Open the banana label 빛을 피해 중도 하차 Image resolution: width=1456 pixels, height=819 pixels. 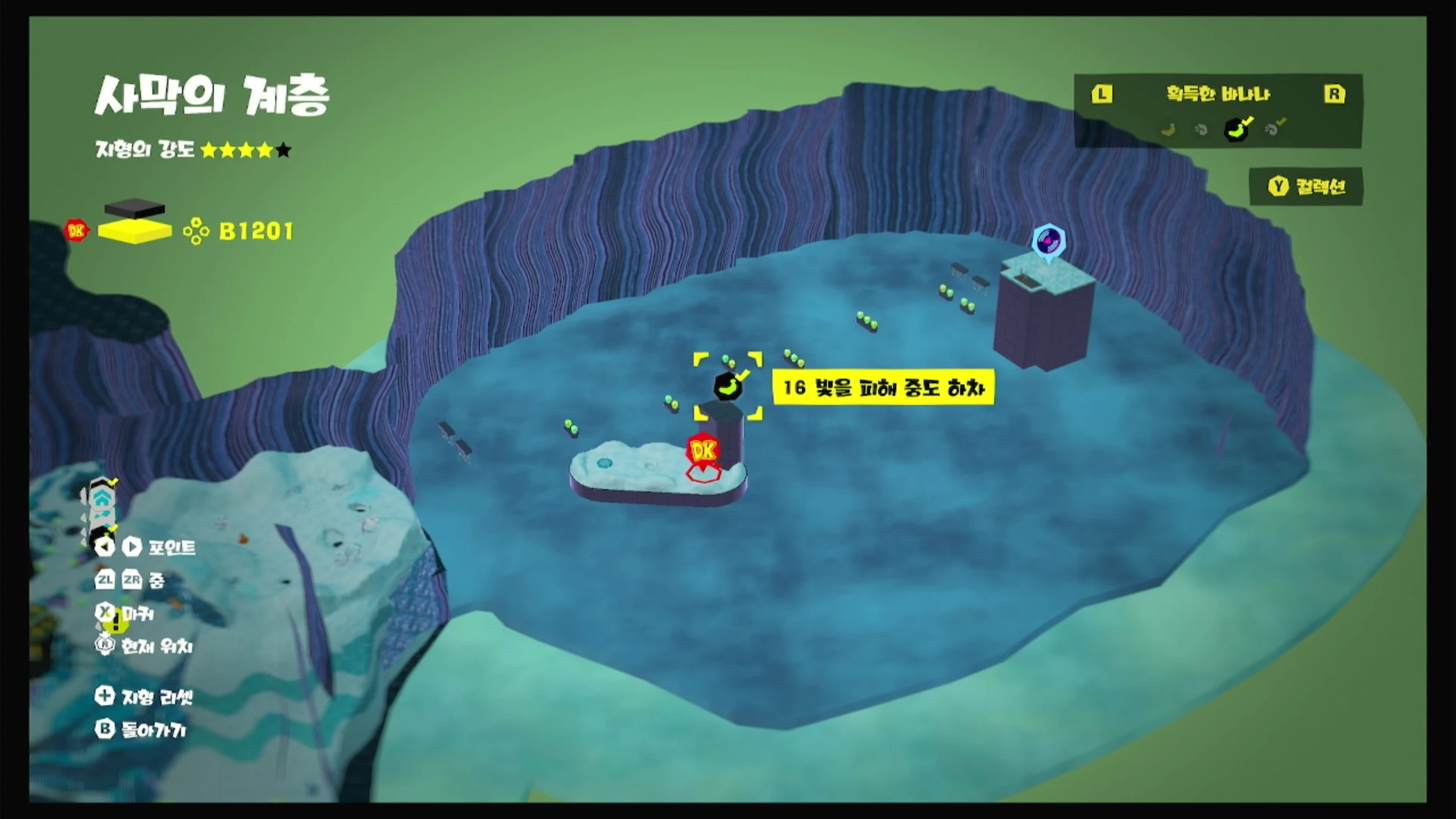coord(883,387)
